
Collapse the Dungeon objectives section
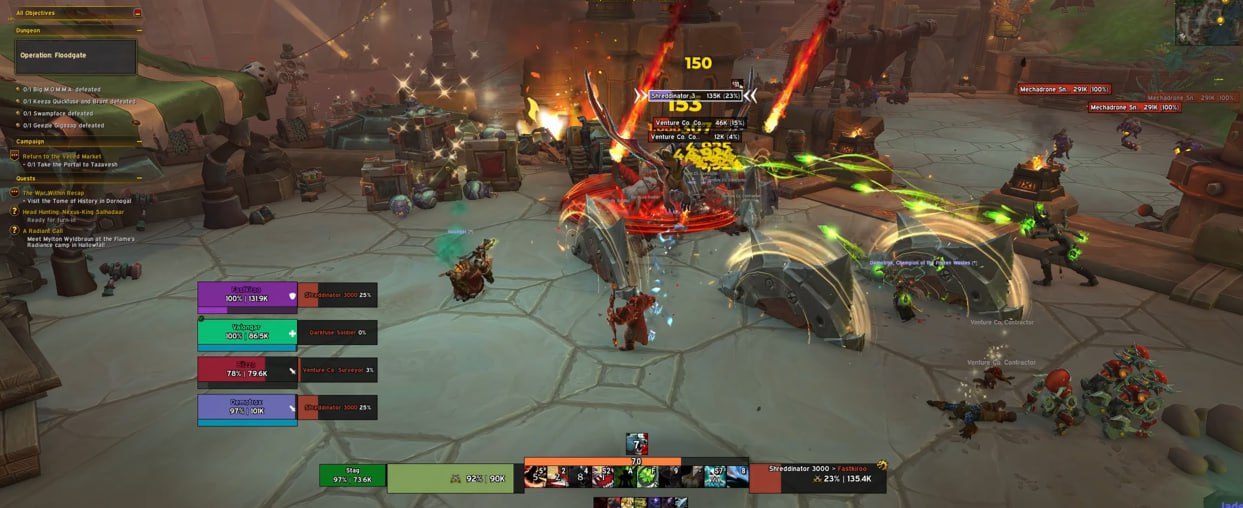pyautogui.click(x=139, y=31)
